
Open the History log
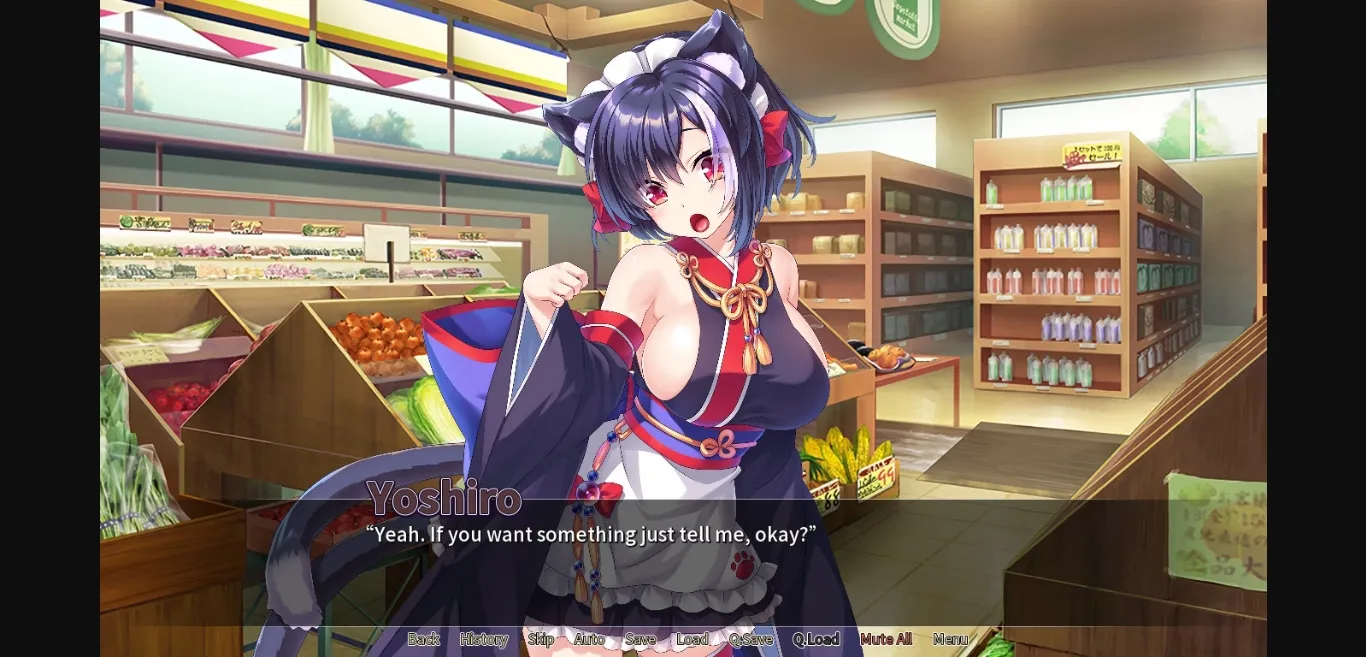pyautogui.click(x=483, y=639)
